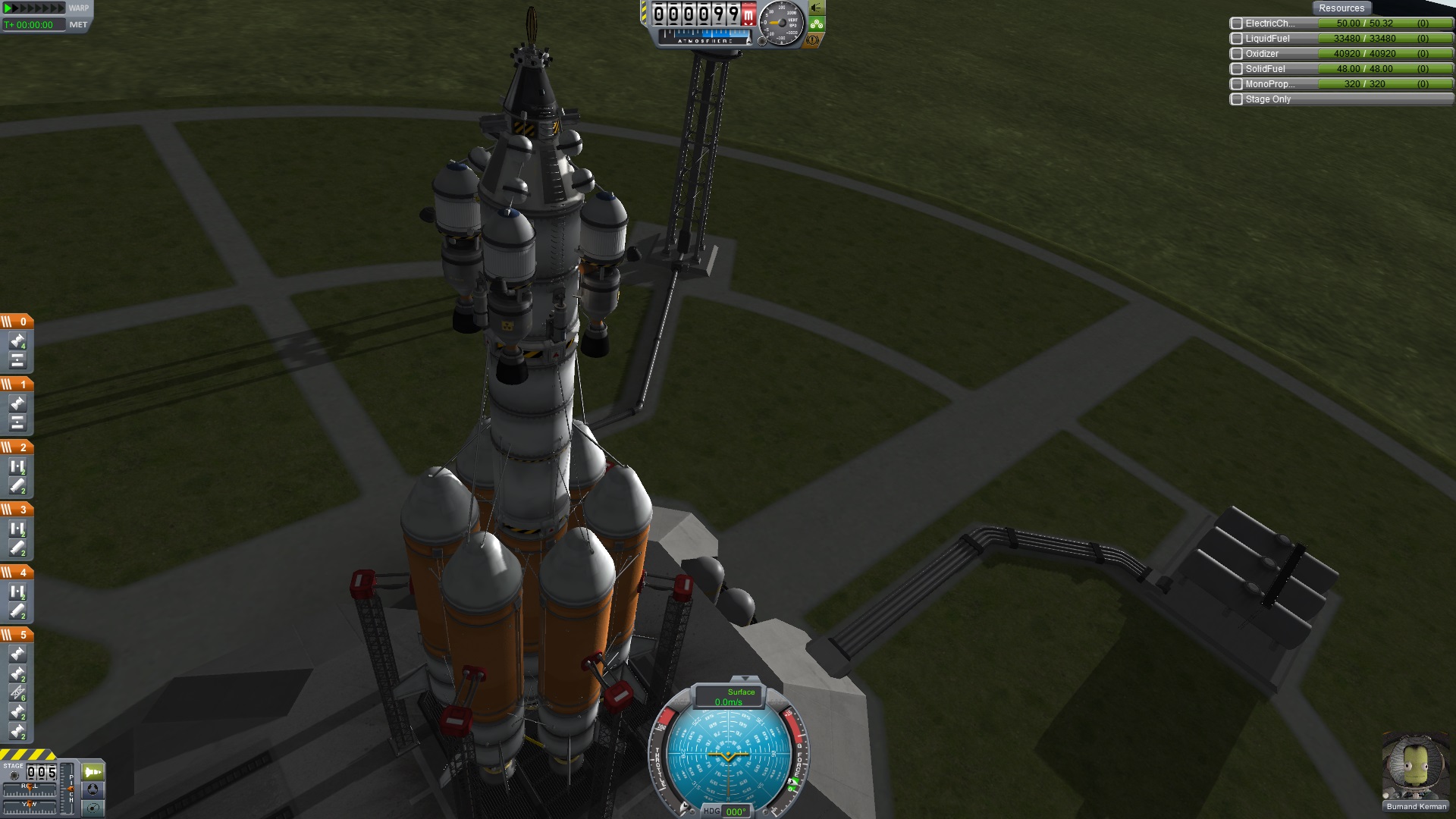Switch to the docking mode button
The width and height of the screenshot is (1456, 819).
tap(93, 789)
